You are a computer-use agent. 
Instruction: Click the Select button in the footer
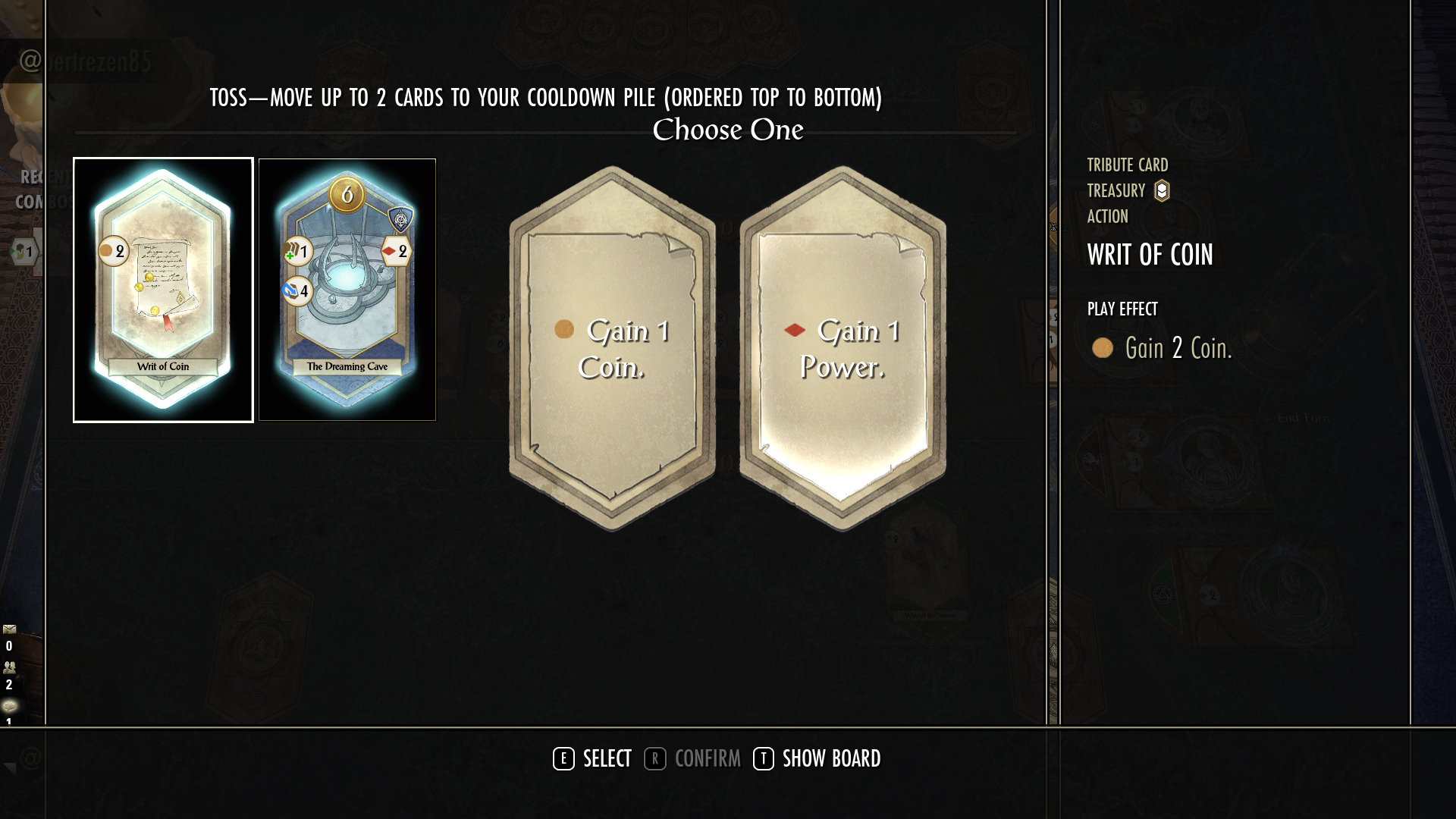(592, 758)
